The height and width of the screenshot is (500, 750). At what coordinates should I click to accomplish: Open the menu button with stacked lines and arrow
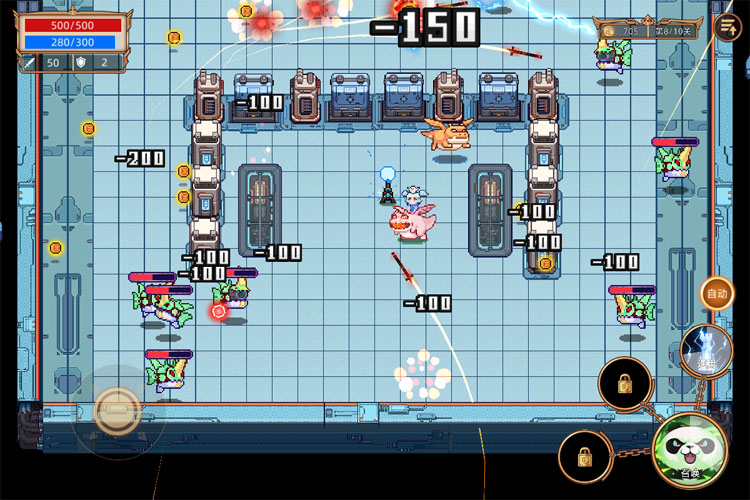[727, 27]
